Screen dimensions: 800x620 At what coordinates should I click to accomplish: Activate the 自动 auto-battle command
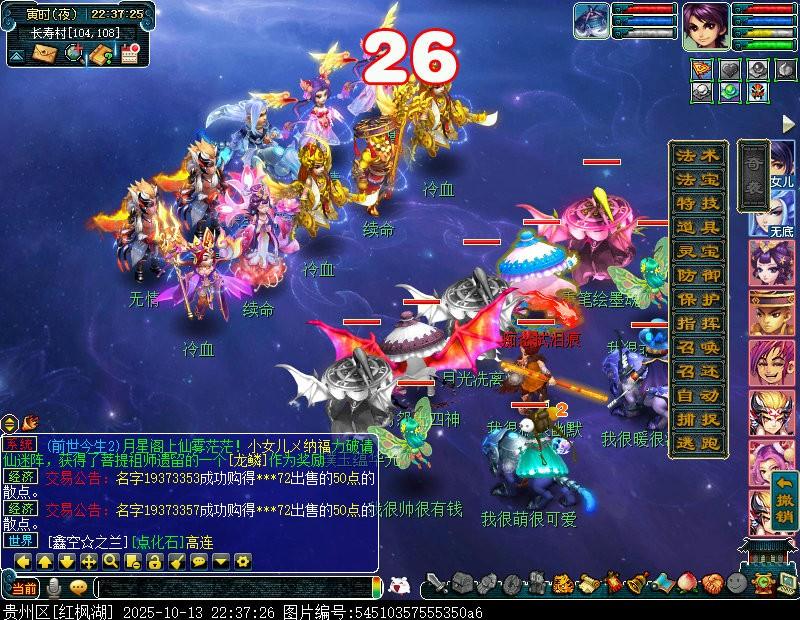pos(698,394)
